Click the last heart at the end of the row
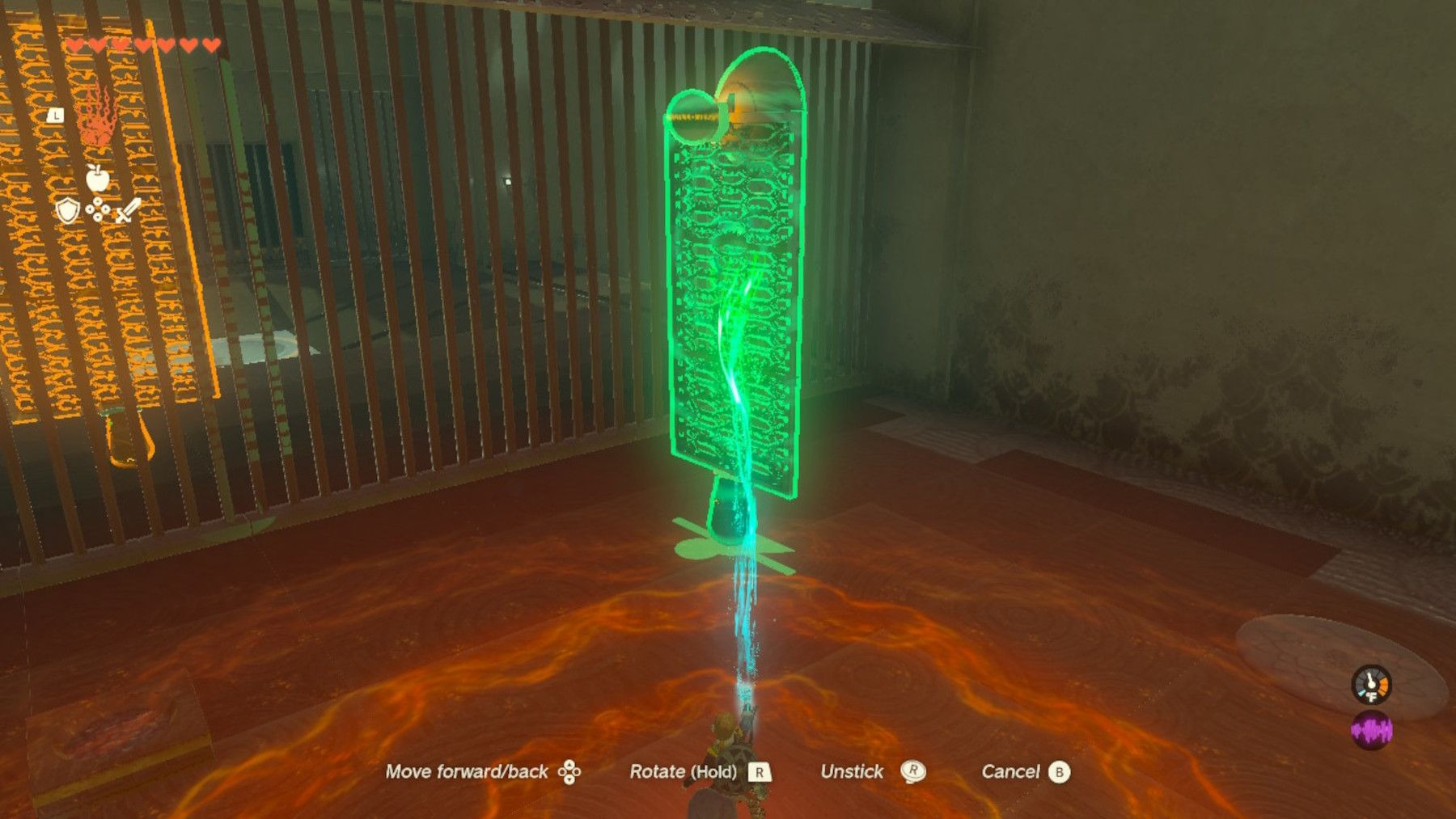This screenshot has width=1456, height=819. (x=212, y=45)
